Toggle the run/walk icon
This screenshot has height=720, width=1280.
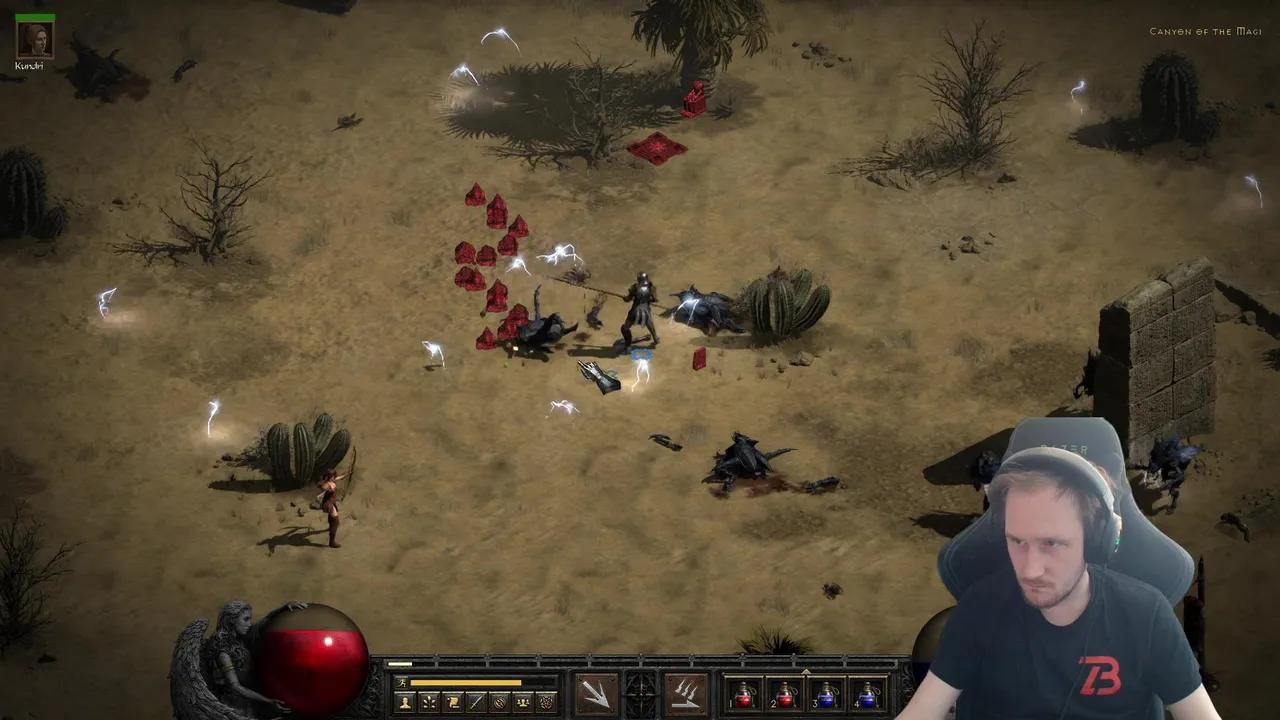pyautogui.click(x=402, y=683)
